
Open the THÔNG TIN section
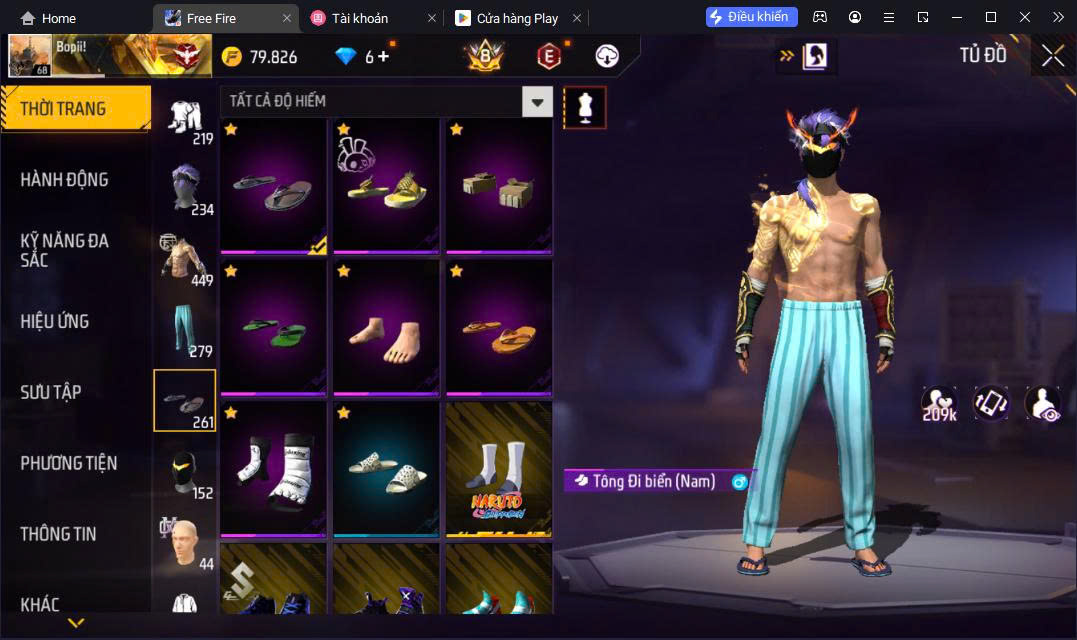(58, 534)
